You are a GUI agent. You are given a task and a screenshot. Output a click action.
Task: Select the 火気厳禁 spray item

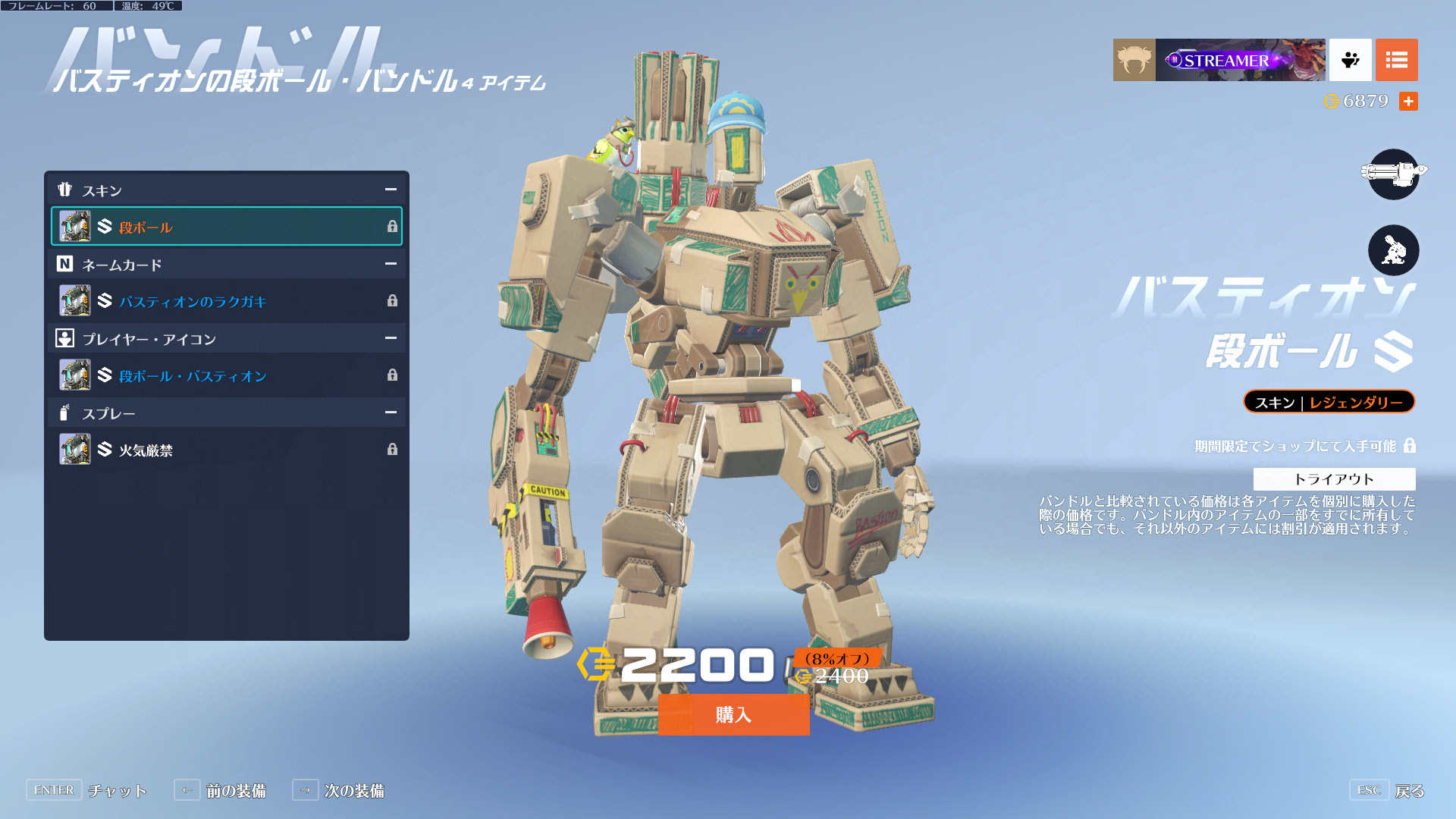click(x=226, y=450)
